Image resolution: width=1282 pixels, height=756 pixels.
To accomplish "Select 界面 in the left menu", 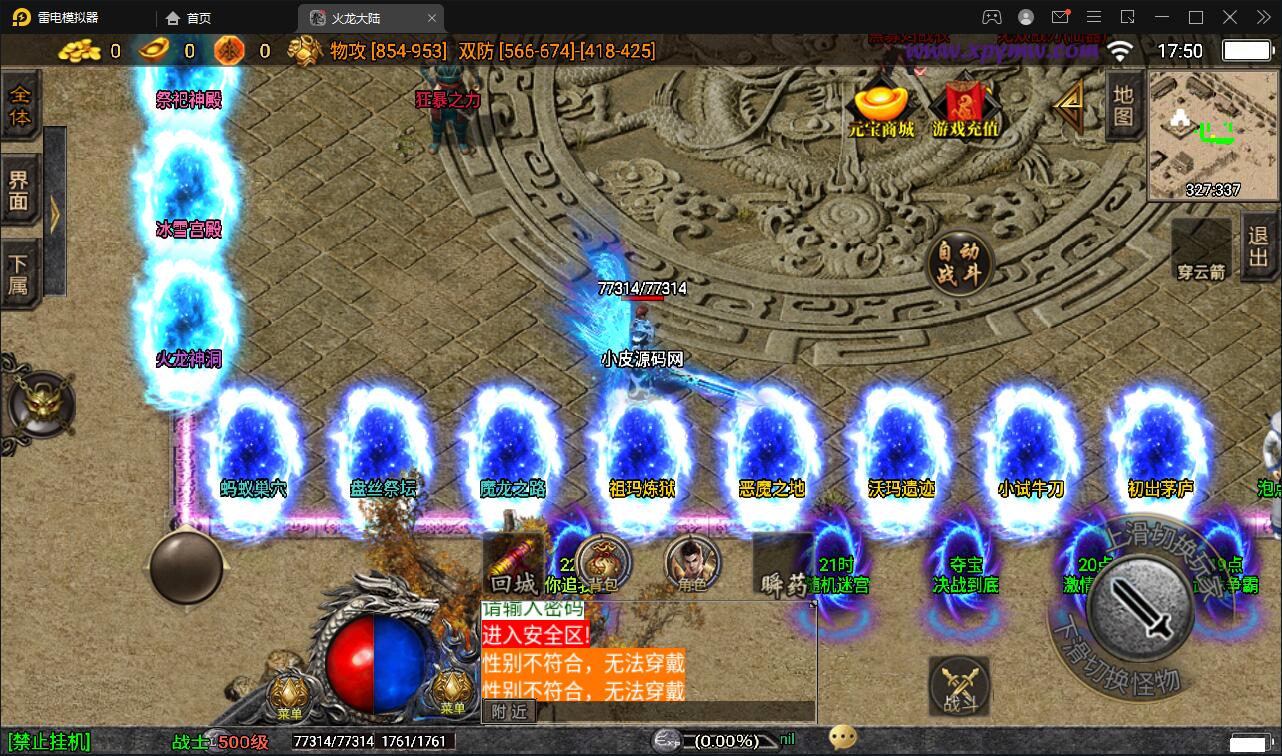I will point(21,192).
